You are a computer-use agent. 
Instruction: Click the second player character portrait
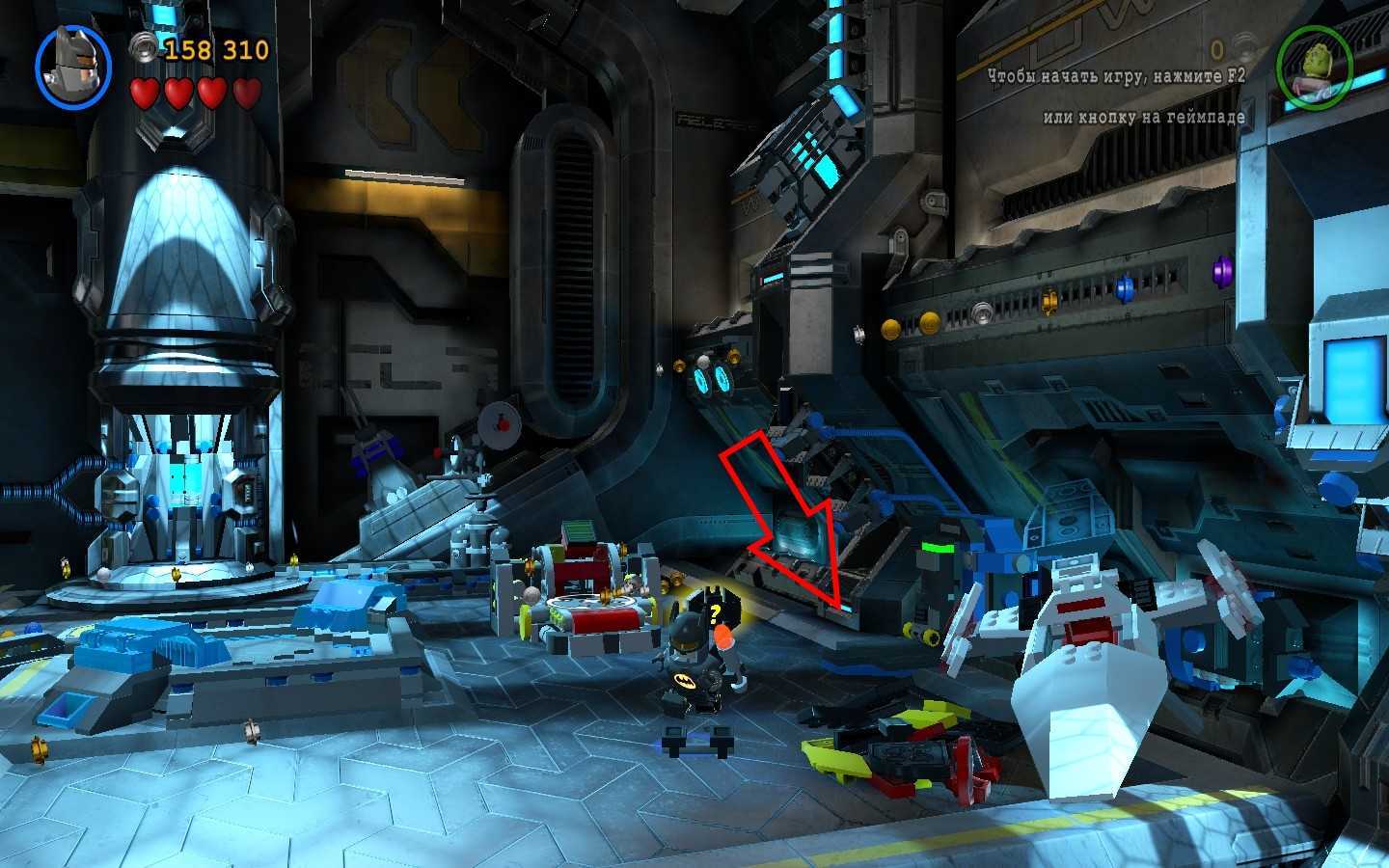[x=1313, y=62]
